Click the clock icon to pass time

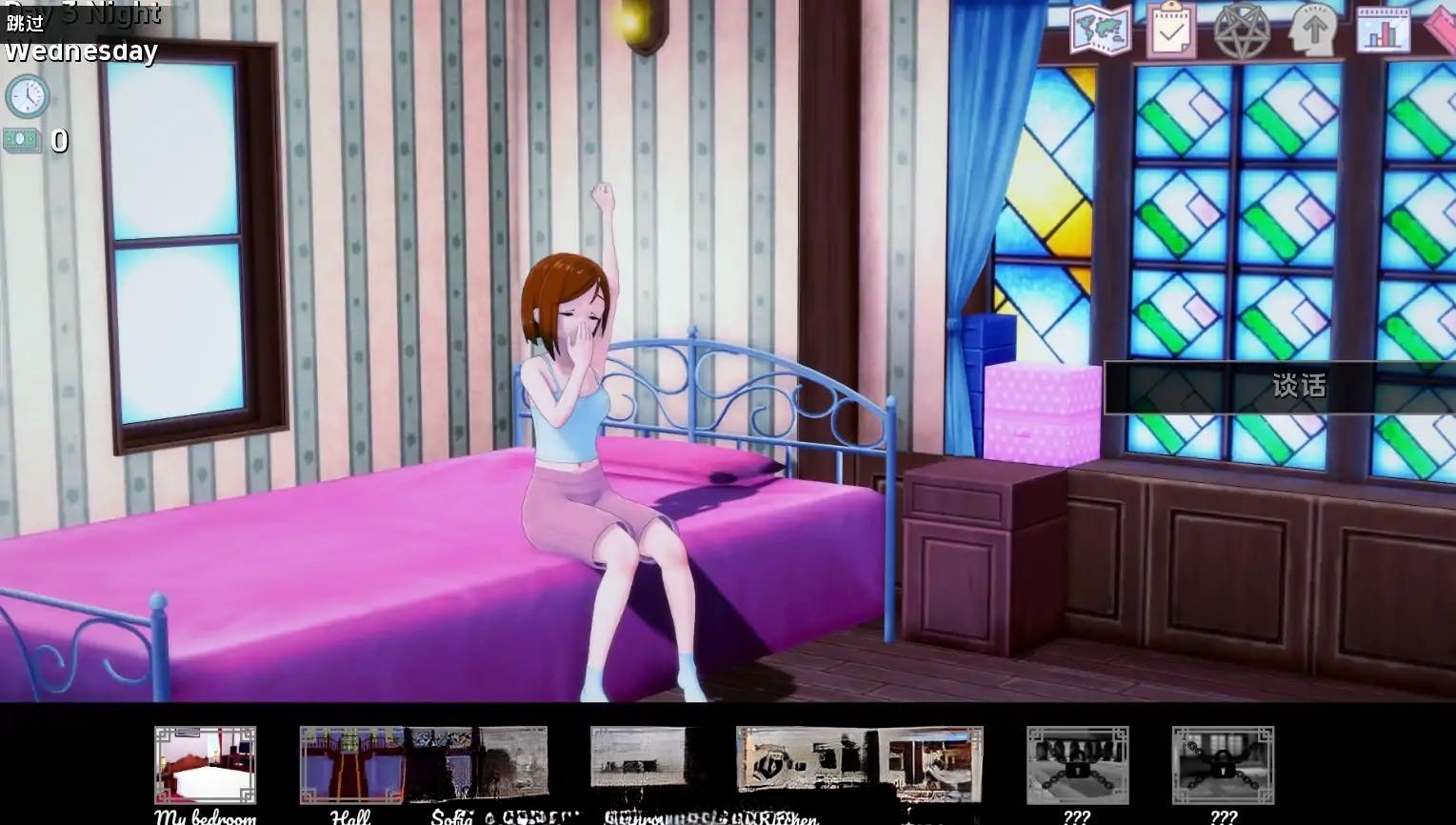pyautogui.click(x=27, y=96)
